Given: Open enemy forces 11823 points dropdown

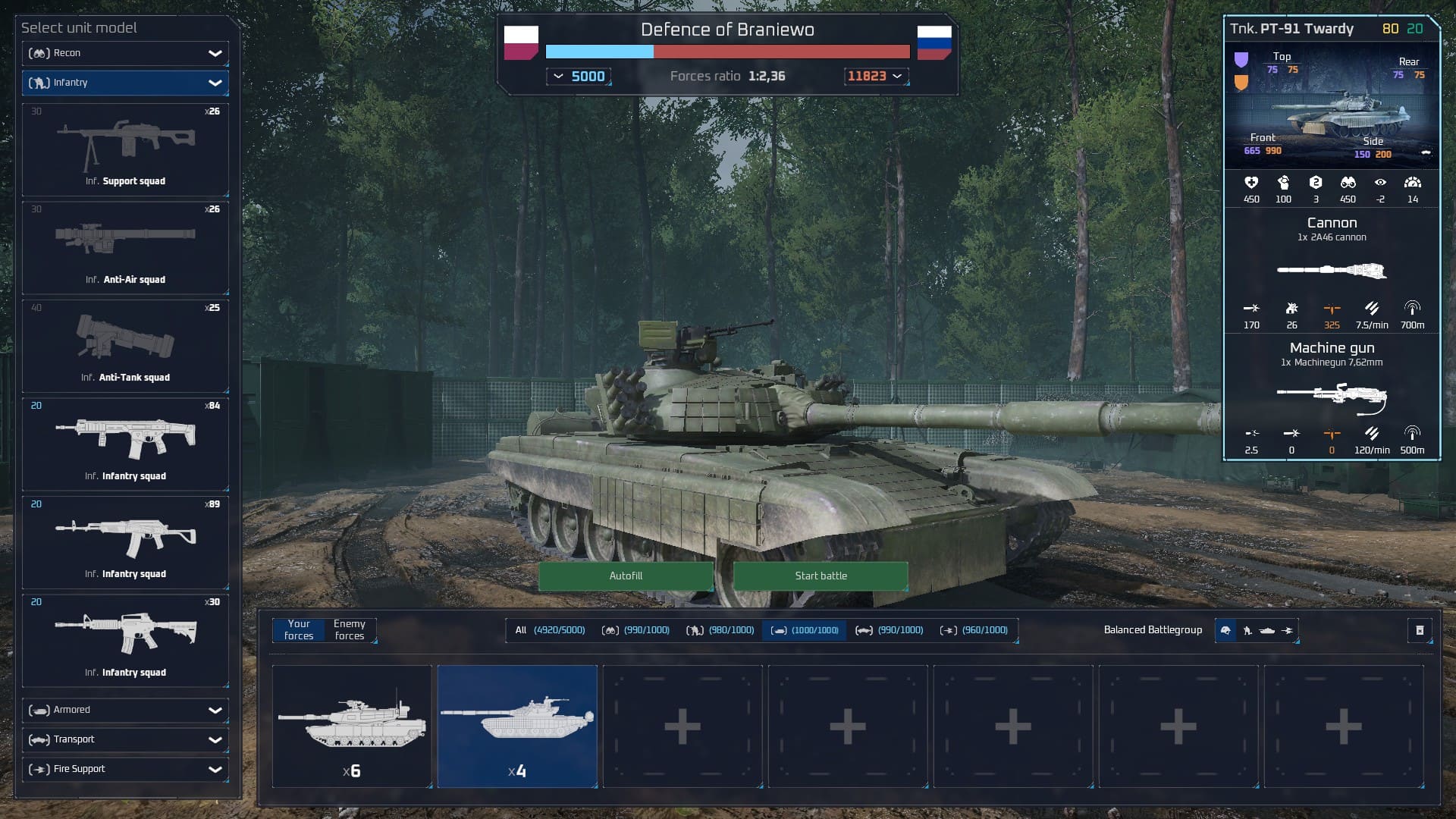Looking at the screenshot, I should pos(875,77).
